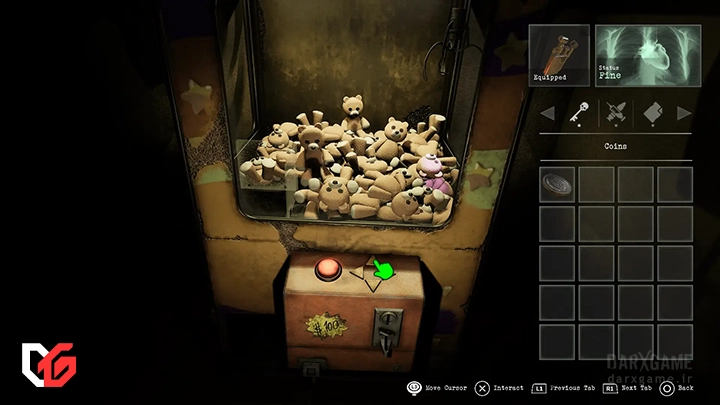Viewport: 720px width, 405px height.
Task: Click the left arrow to previous tab
Action: (x=546, y=114)
